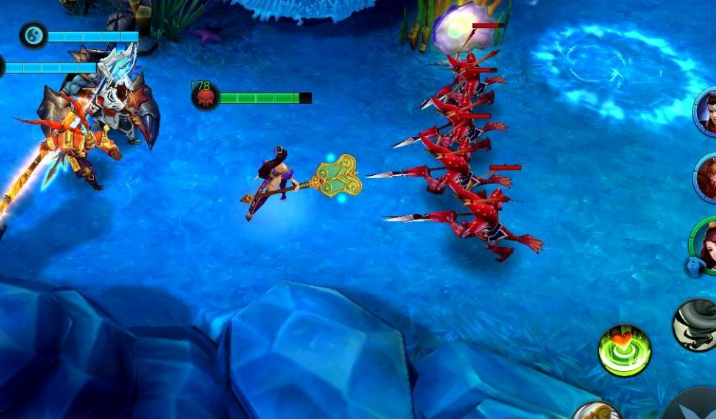716x419 pixels.
Task: Use the grey swirl skill icon
Action: (697, 324)
